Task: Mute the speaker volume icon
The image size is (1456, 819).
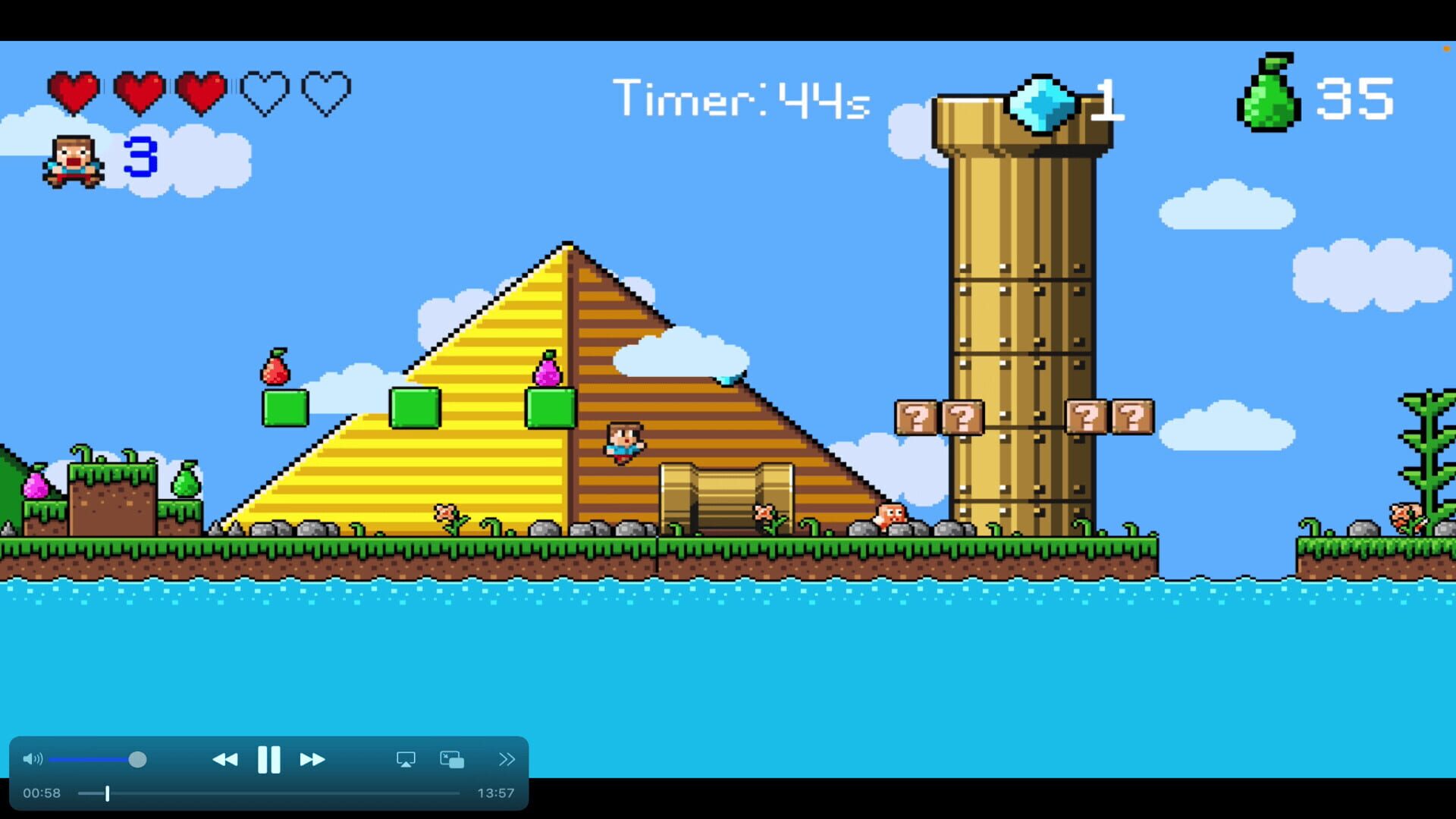Action: point(33,758)
